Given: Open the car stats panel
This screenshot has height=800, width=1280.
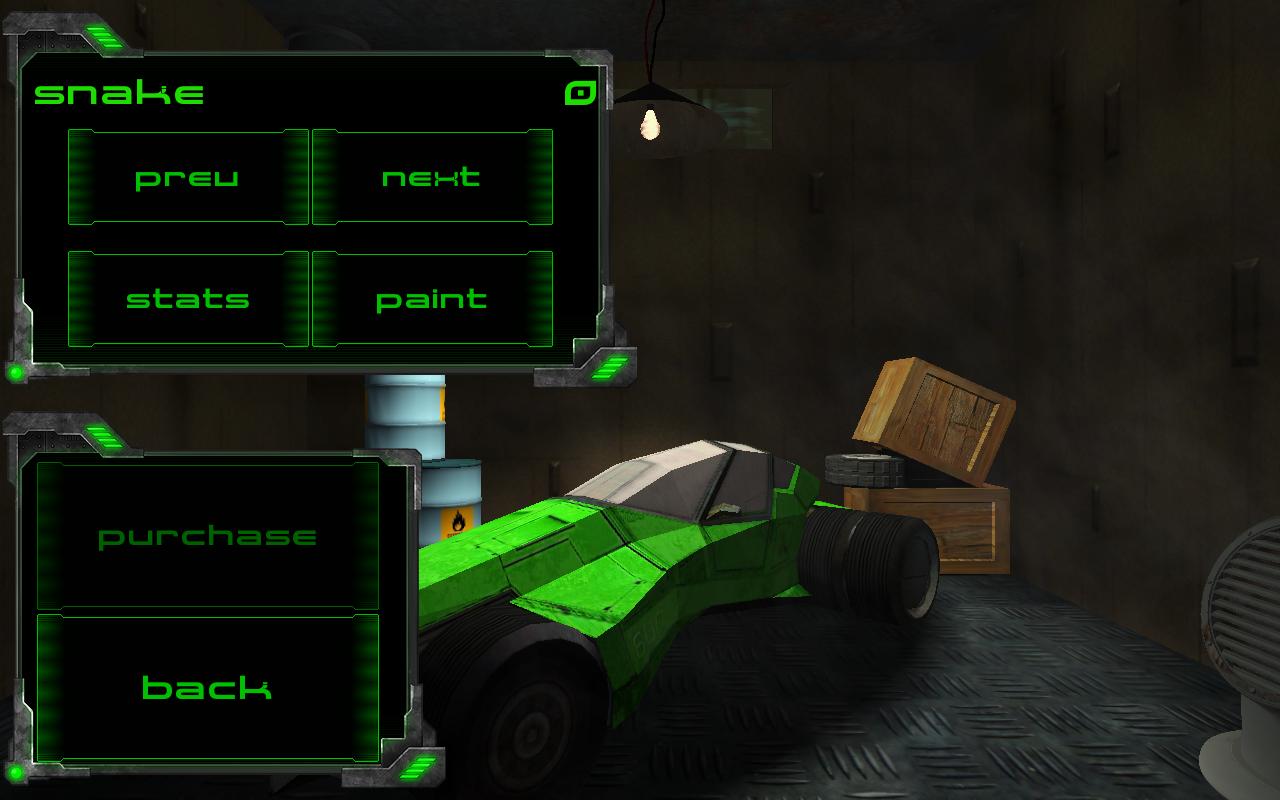Looking at the screenshot, I should 188,299.
